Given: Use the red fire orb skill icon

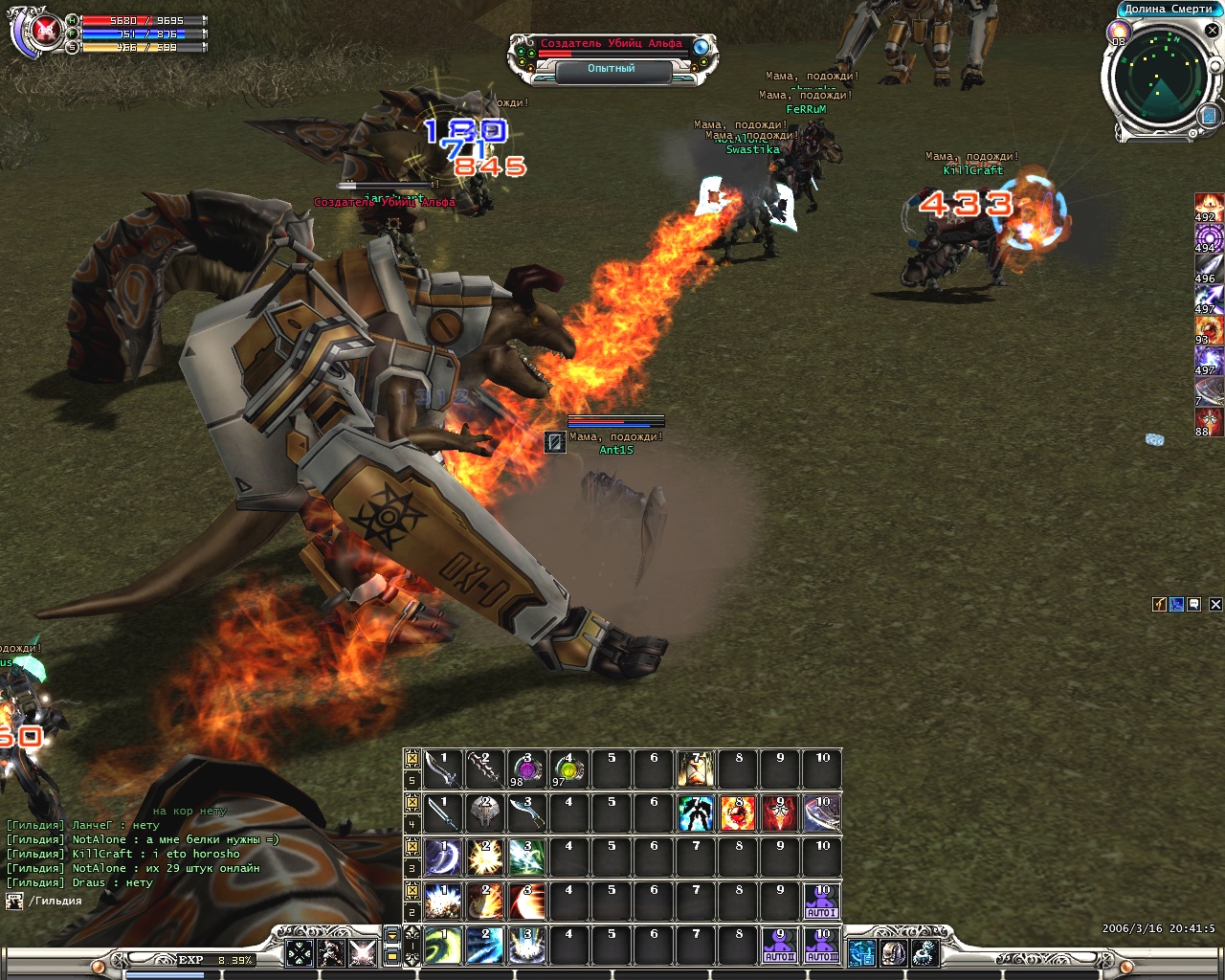Looking at the screenshot, I should click(x=738, y=813).
